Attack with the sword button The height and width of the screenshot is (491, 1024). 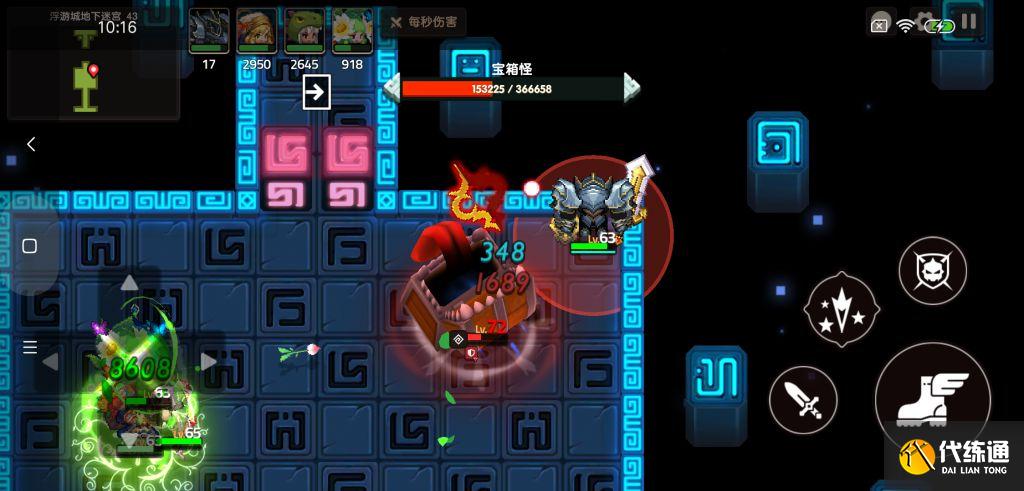click(x=803, y=400)
